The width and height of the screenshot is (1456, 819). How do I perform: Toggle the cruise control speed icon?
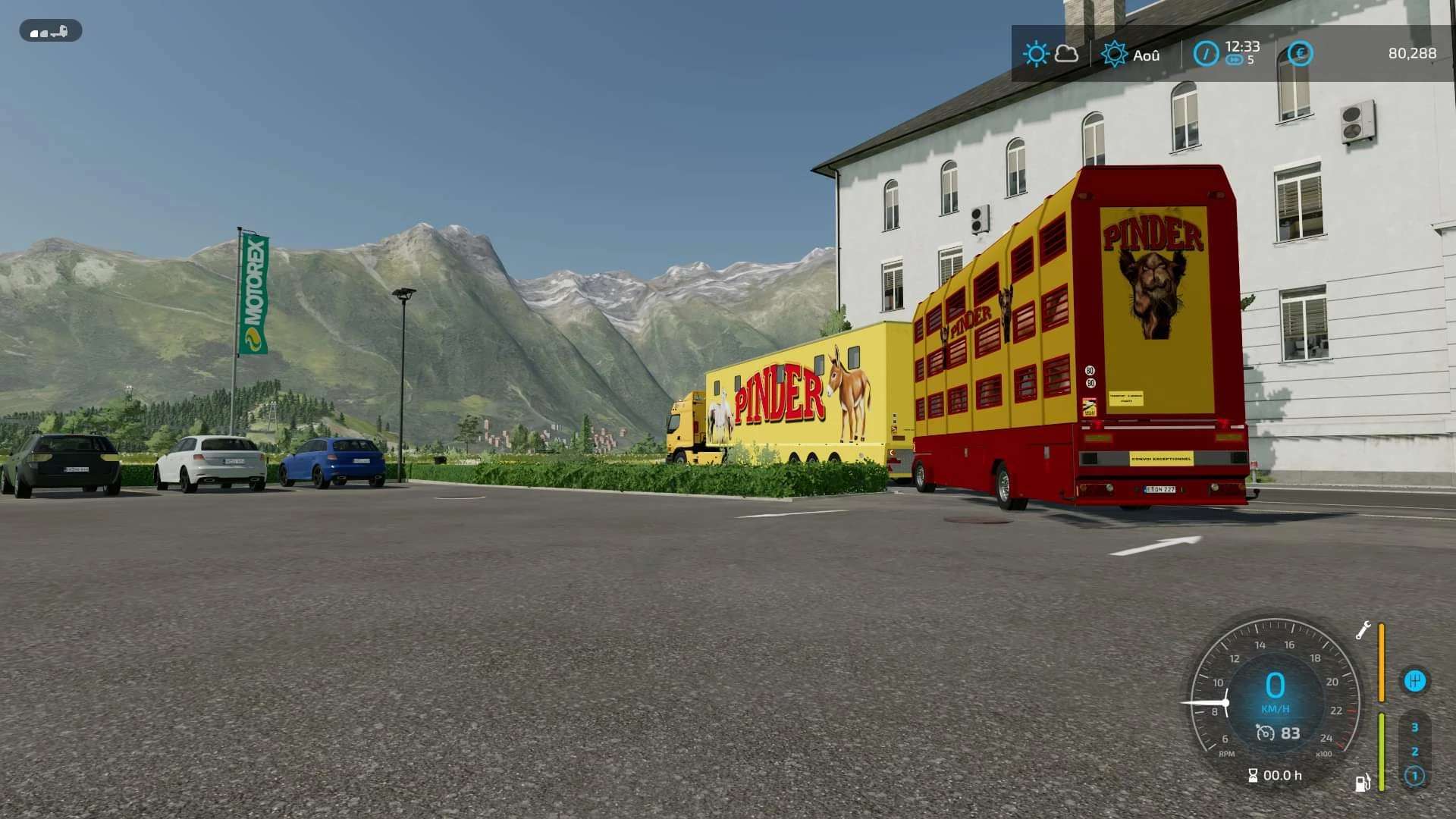point(1265,733)
